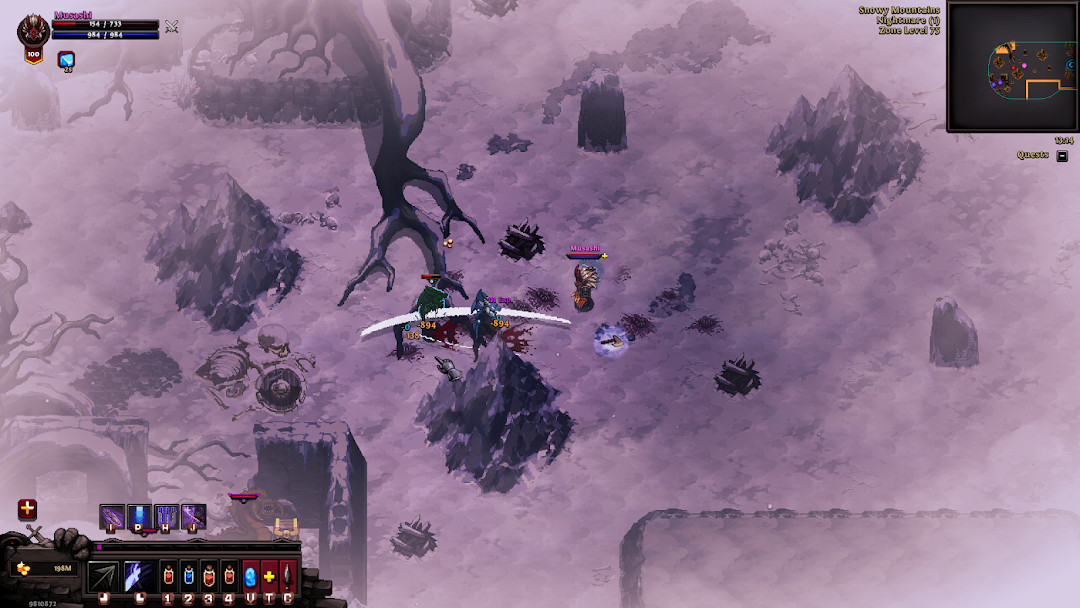The width and height of the screenshot is (1080, 608).
Task: Click Musashi's character portrait
Action: (x=33, y=32)
